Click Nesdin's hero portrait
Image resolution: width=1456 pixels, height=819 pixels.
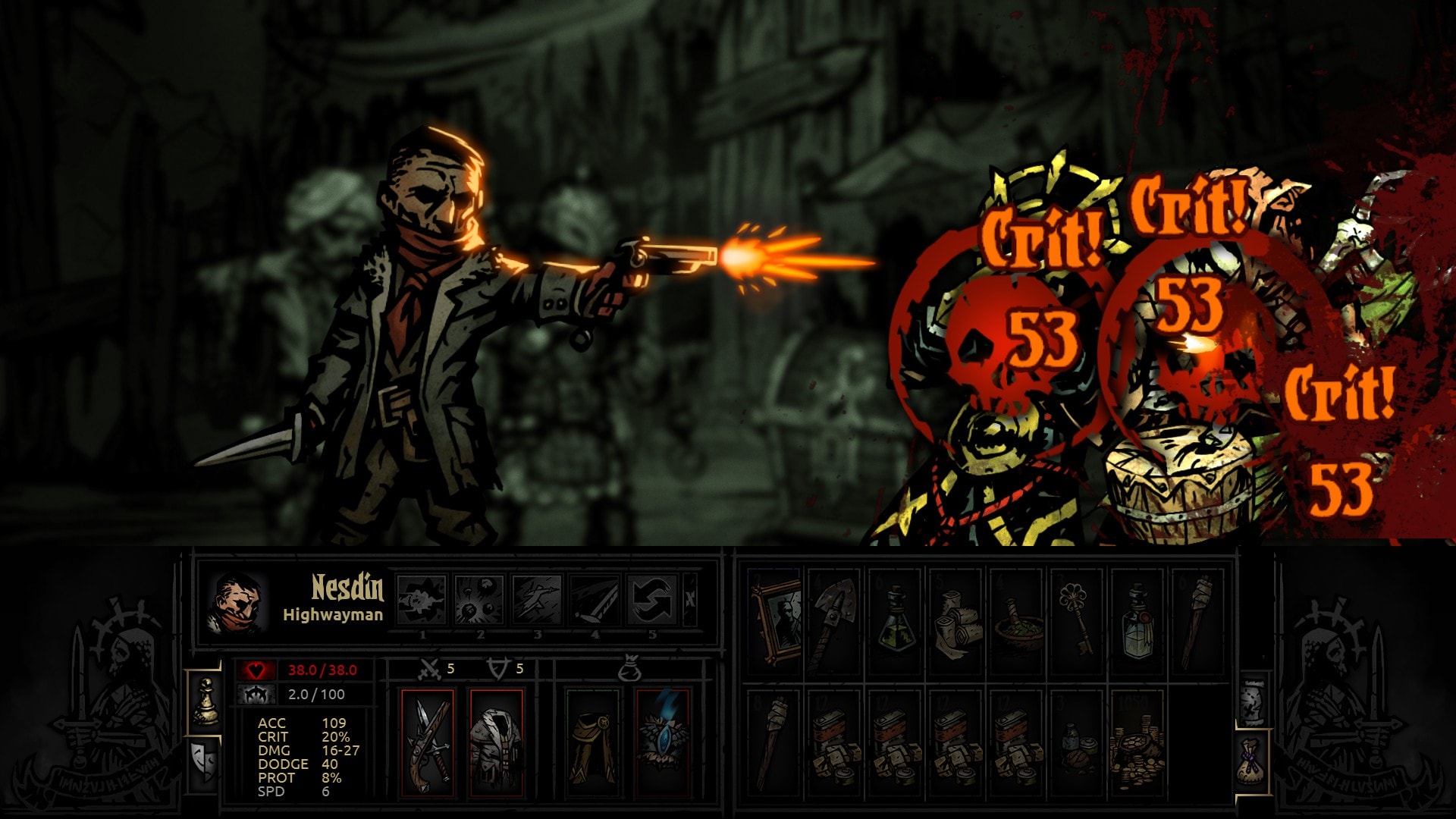click(237, 603)
